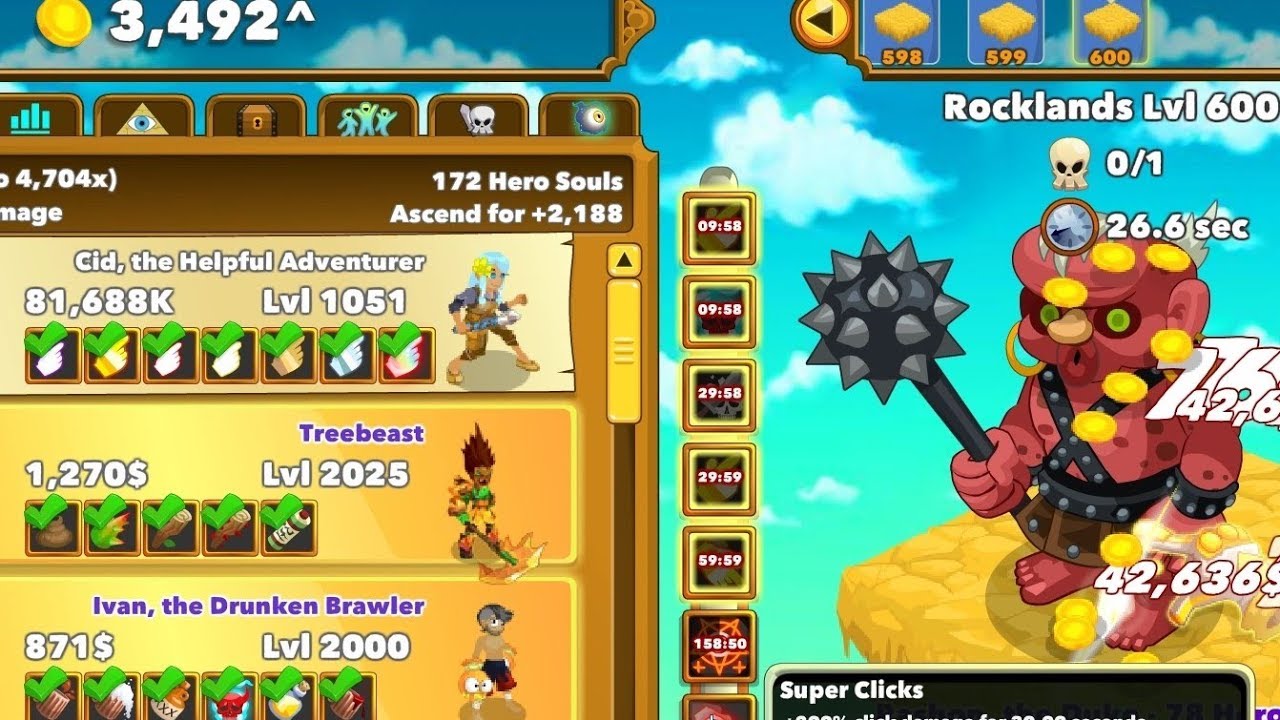Trigger the skill with 29:59 cooldown
The width and height of the screenshot is (1280, 720).
719,479
